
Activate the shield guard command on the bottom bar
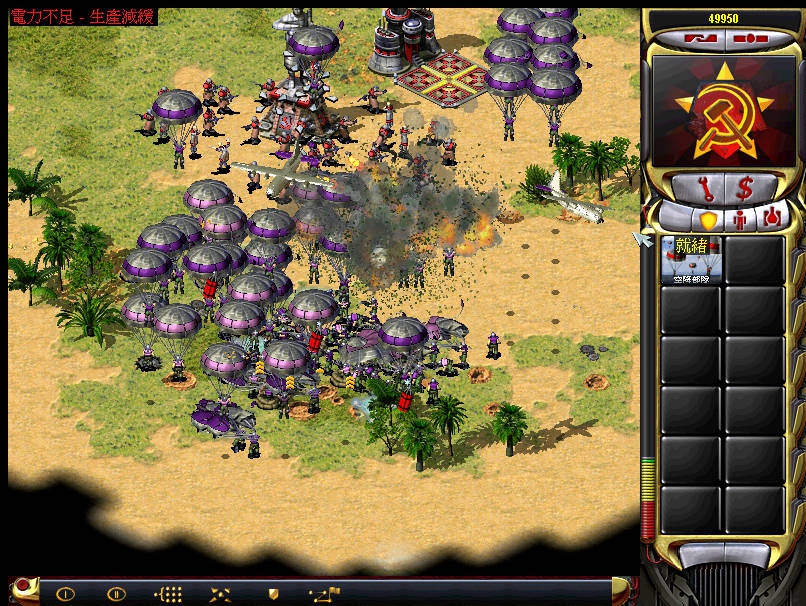pyautogui.click(x=272, y=593)
